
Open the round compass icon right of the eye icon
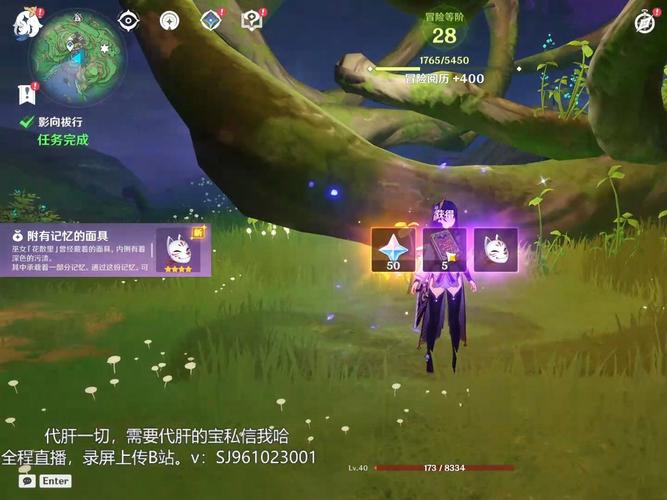click(x=169, y=20)
